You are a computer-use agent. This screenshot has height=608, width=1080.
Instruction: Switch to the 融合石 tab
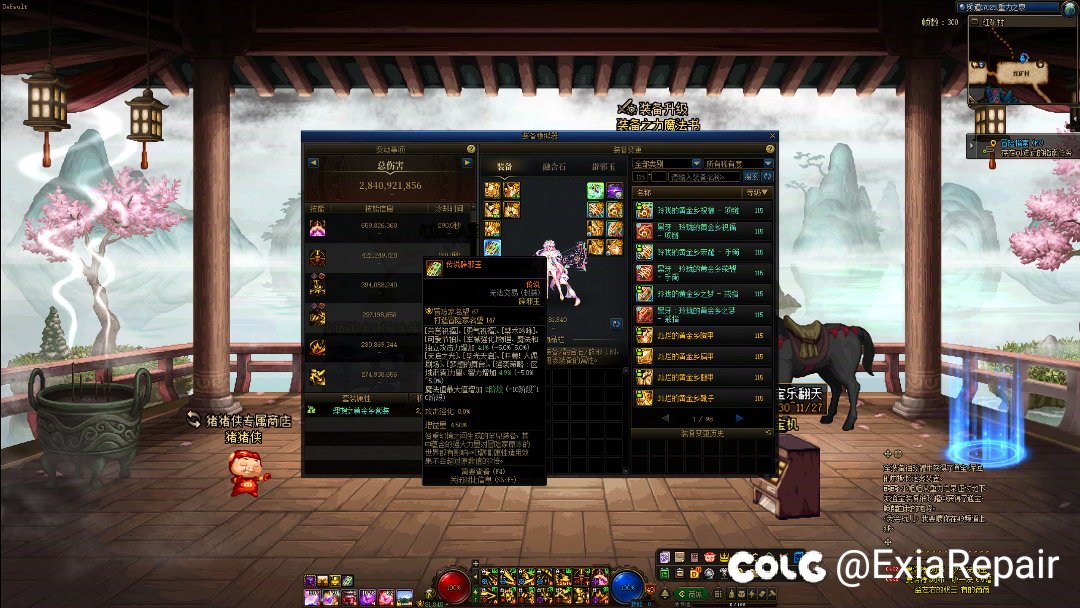(555, 165)
